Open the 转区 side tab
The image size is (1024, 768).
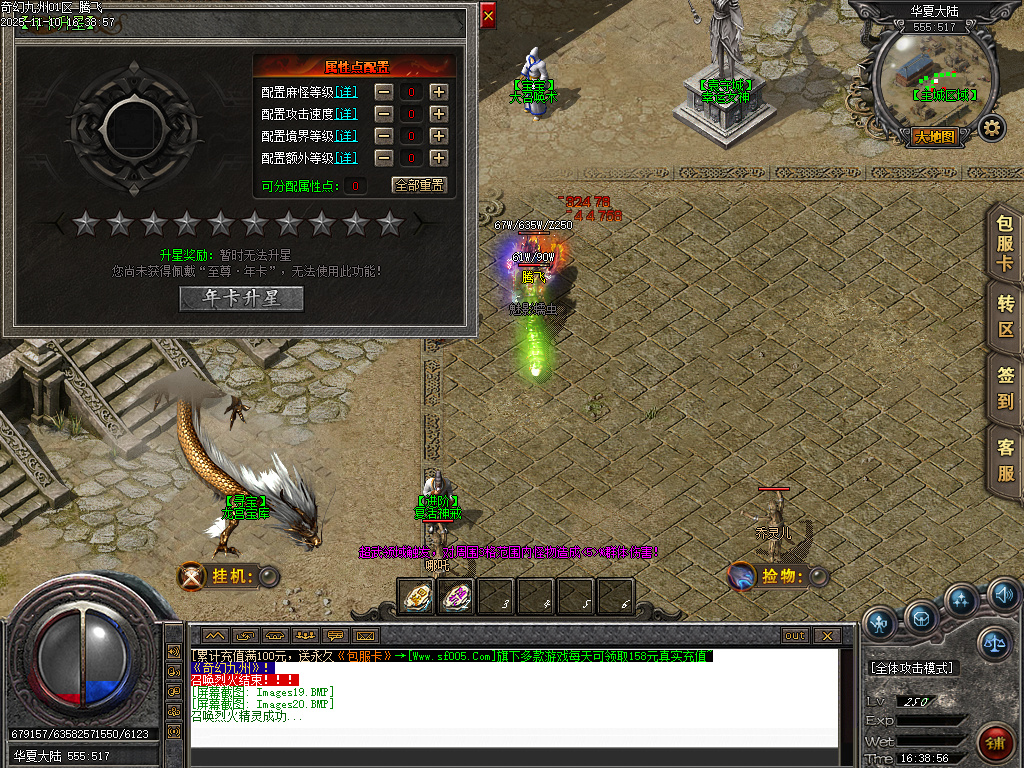tap(1005, 316)
